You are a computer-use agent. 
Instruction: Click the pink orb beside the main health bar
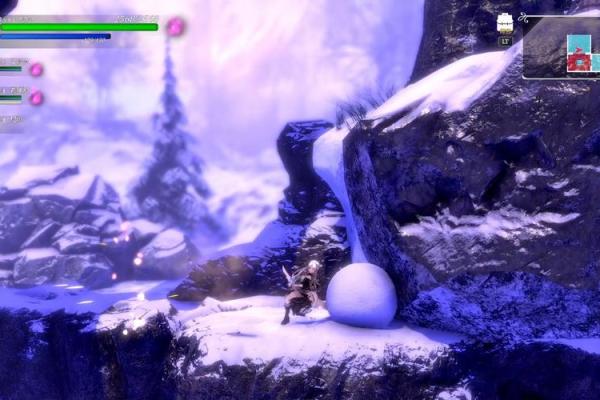pos(175,26)
